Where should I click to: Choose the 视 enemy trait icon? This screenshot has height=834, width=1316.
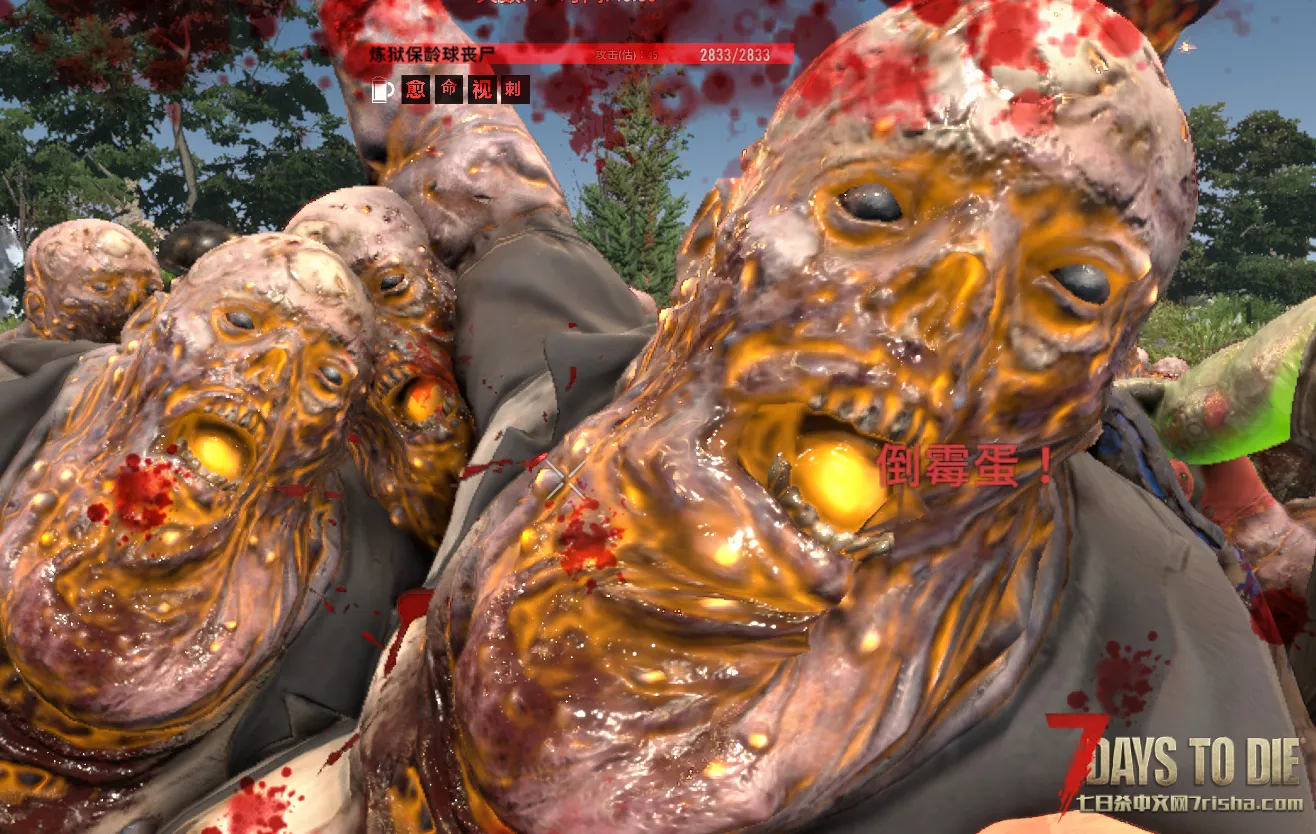tap(482, 90)
